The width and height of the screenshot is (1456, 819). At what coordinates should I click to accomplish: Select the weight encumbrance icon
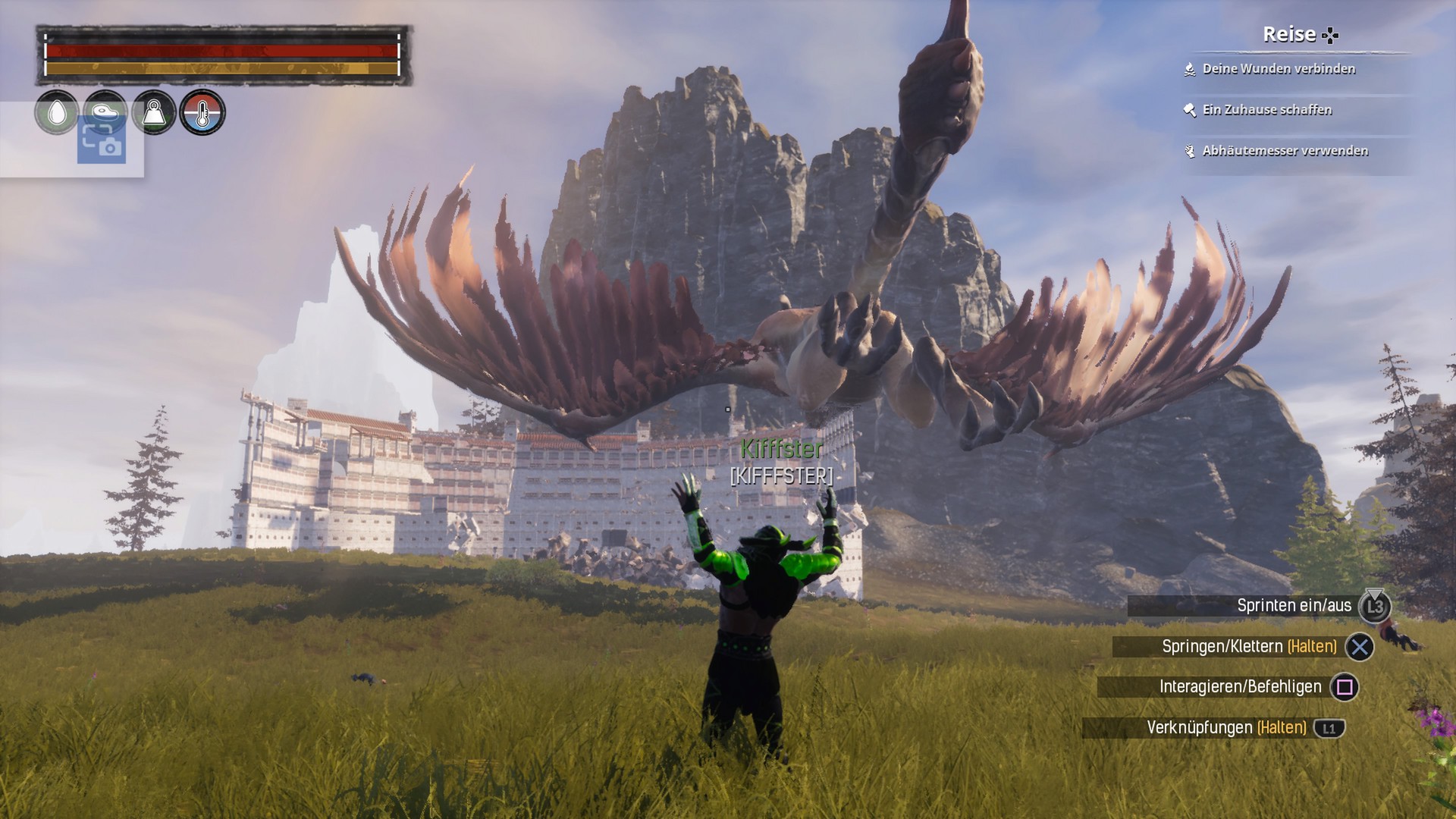[154, 111]
